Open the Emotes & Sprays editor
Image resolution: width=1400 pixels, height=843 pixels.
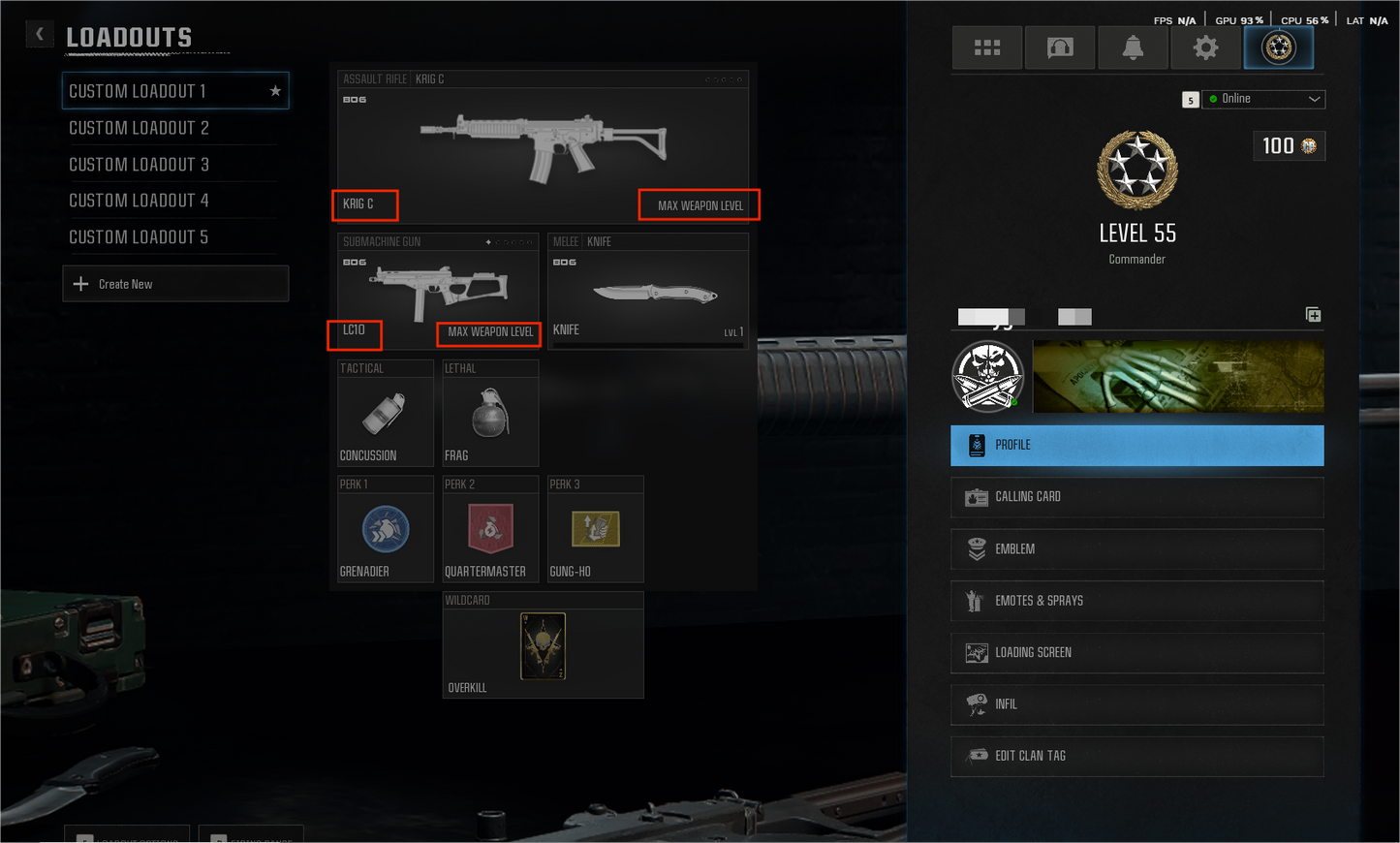(1136, 601)
